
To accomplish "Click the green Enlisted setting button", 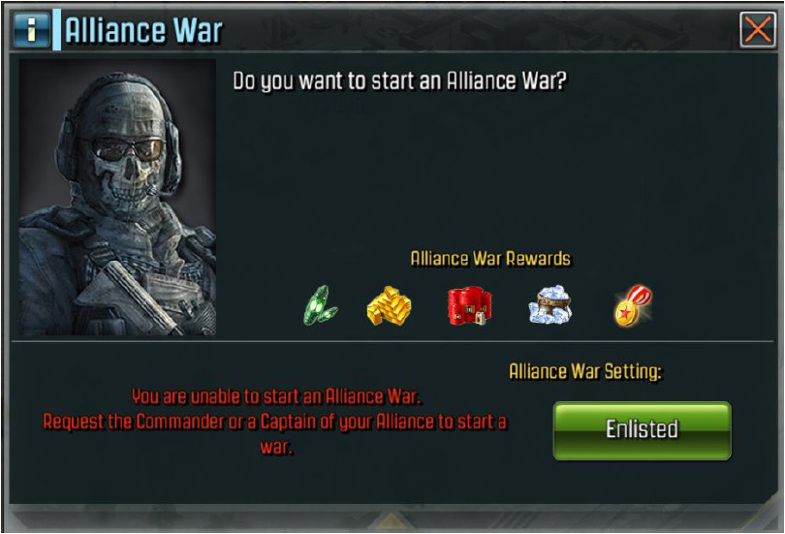I will pos(642,430).
